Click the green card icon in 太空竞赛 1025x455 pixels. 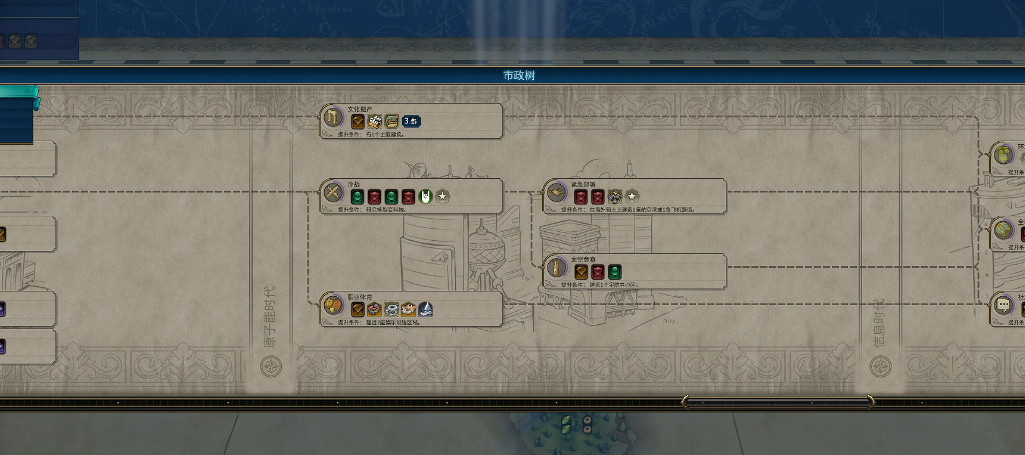tap(615, 271)
